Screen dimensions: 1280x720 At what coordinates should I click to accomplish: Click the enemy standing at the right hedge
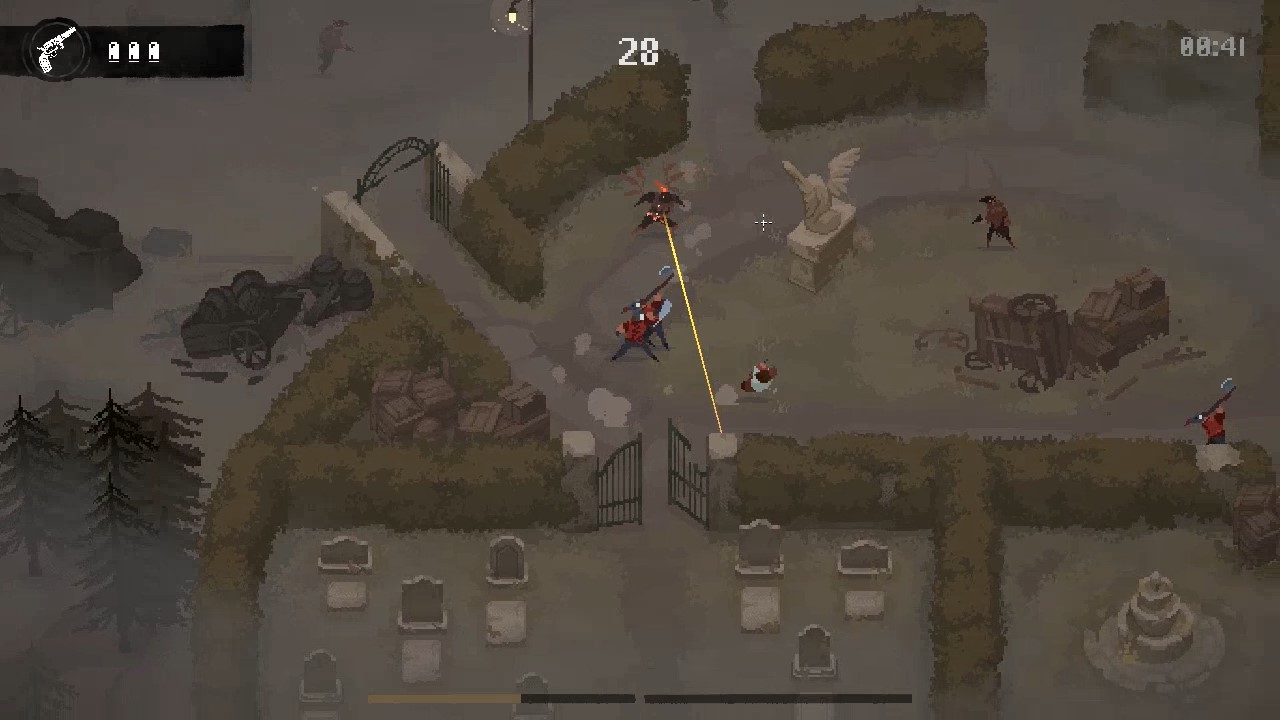(x=995, y=220)
